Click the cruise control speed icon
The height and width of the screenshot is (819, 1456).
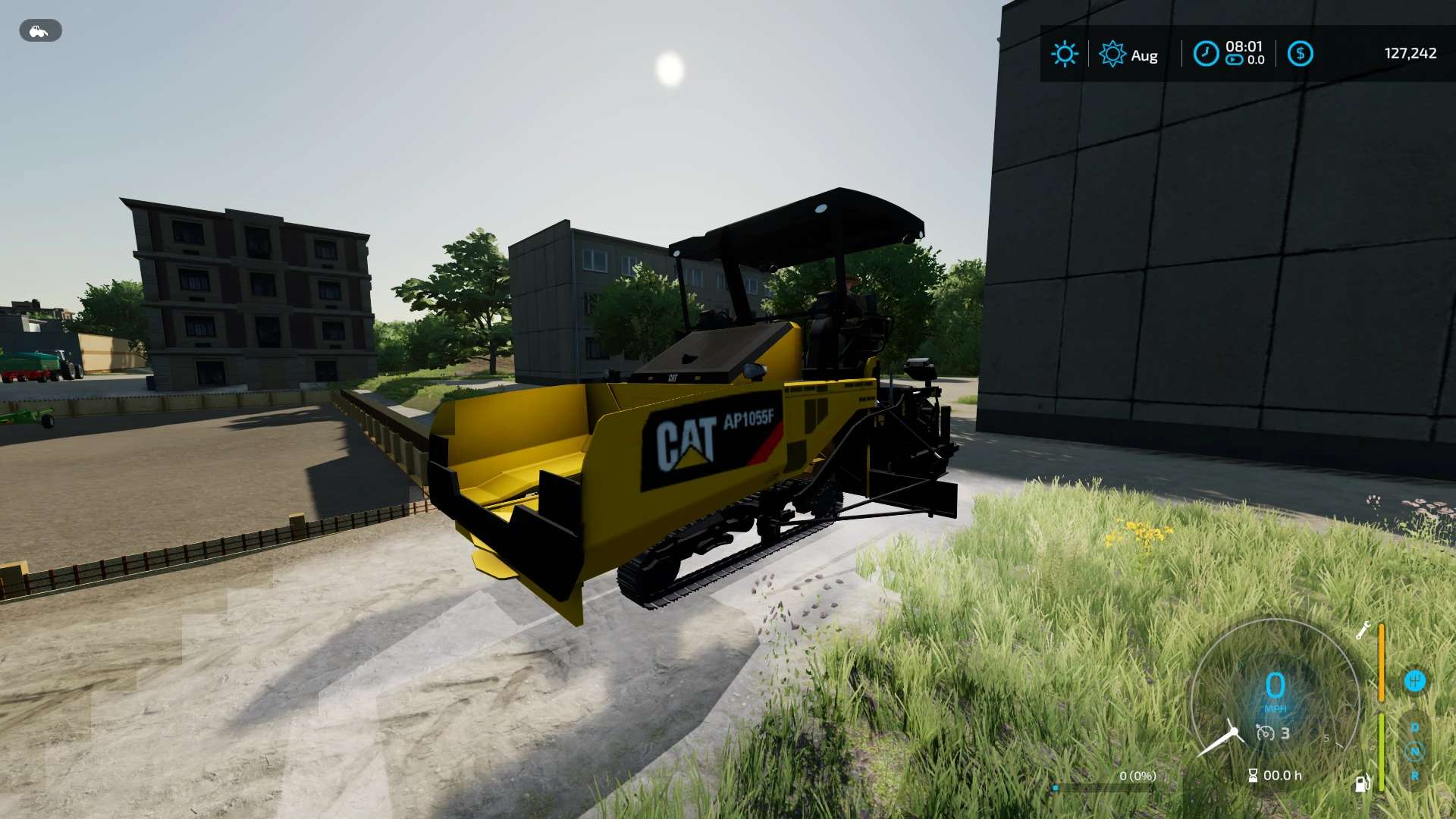coord(1265,733)
